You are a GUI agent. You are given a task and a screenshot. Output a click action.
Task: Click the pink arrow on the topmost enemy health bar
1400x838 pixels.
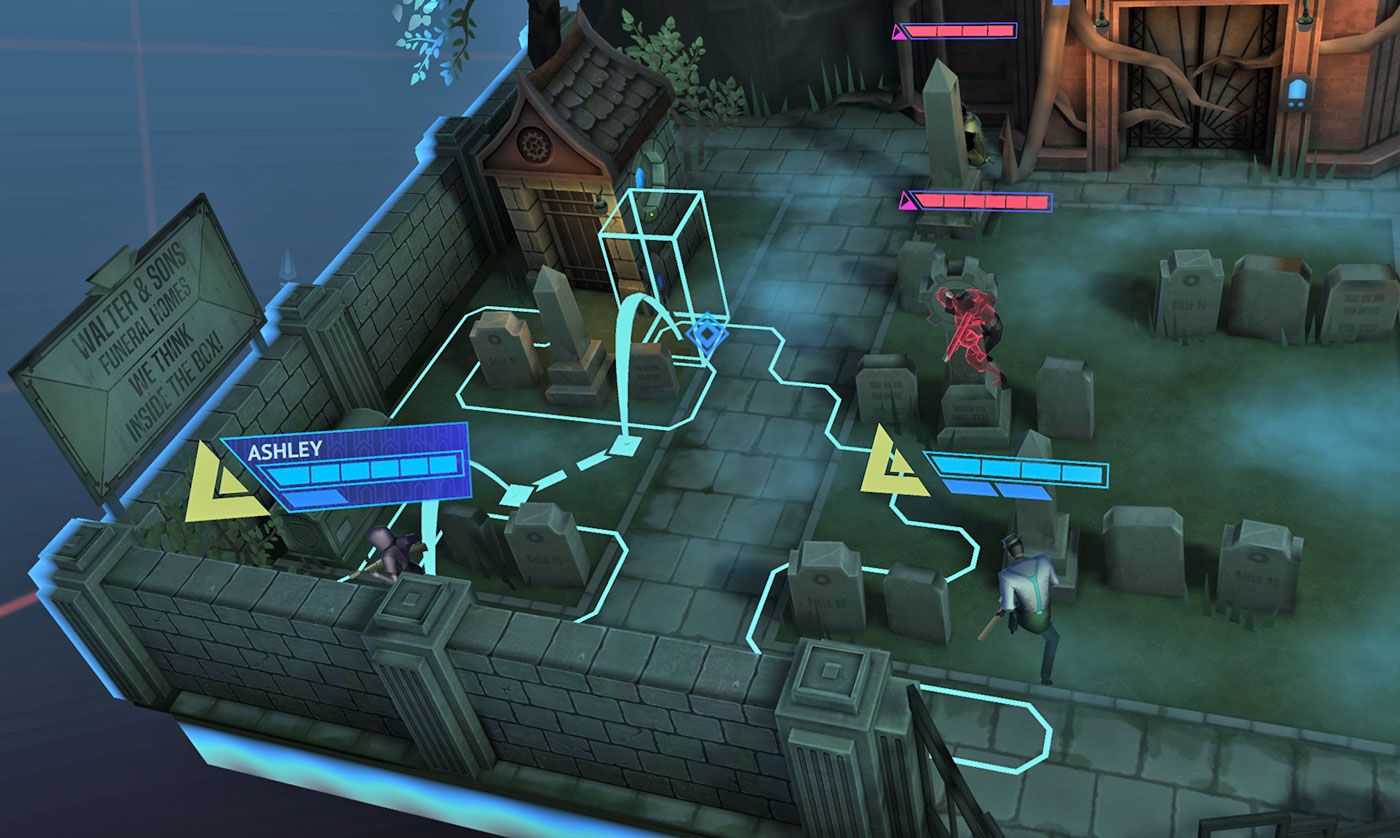coord(900,30)
